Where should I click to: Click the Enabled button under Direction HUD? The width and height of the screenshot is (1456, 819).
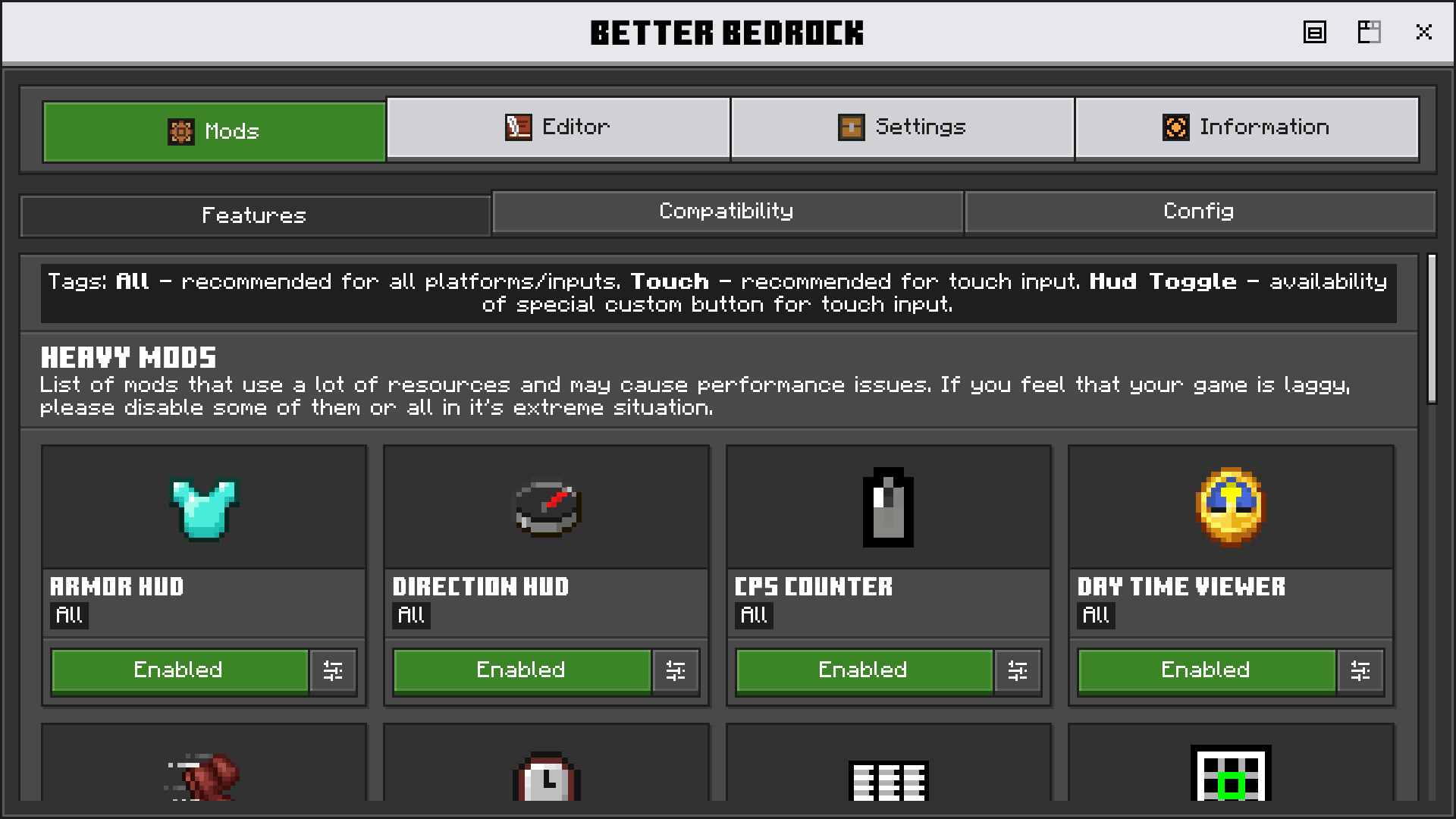point(521,670)
